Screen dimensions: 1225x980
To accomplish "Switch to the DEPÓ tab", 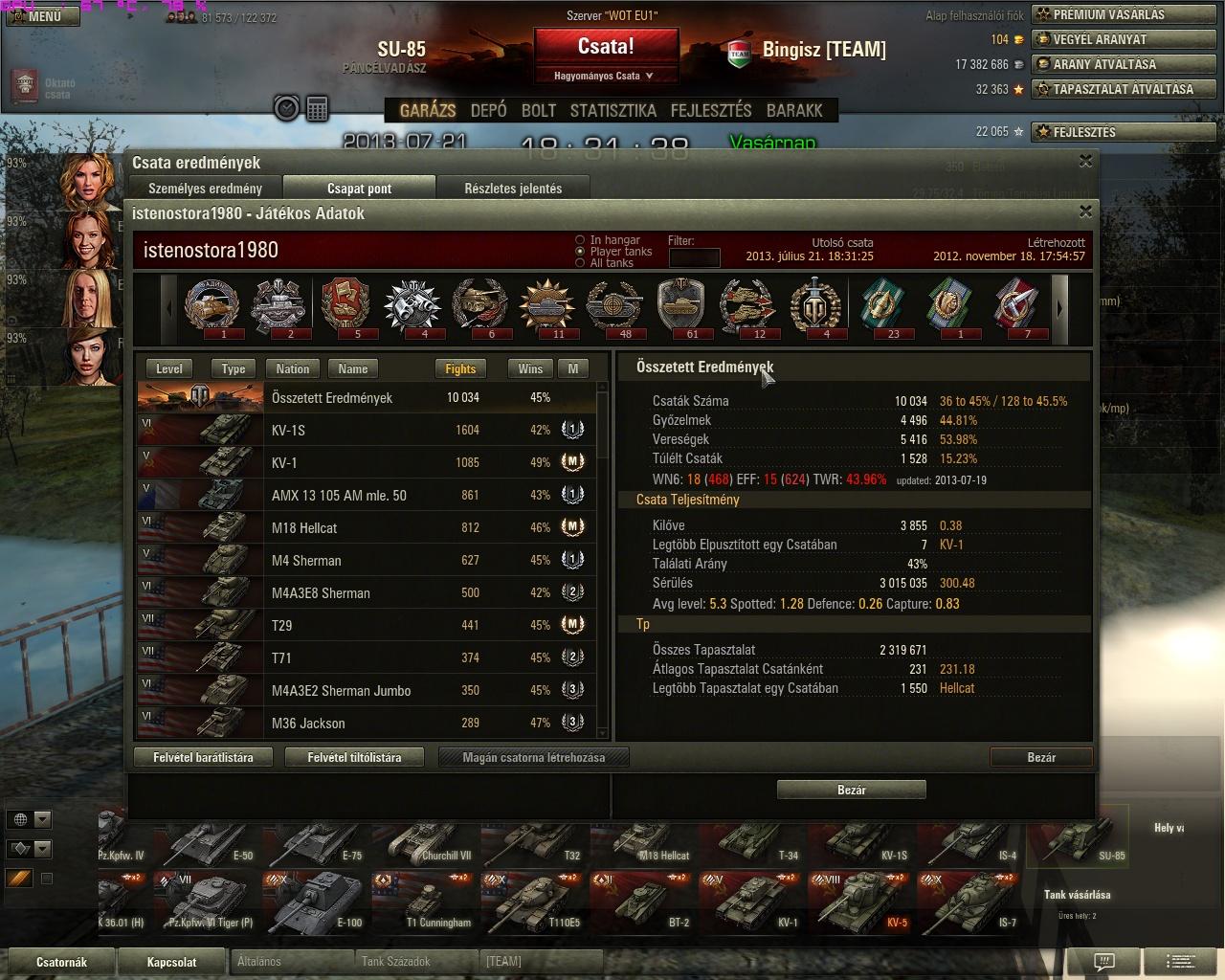I will [488, 110].
